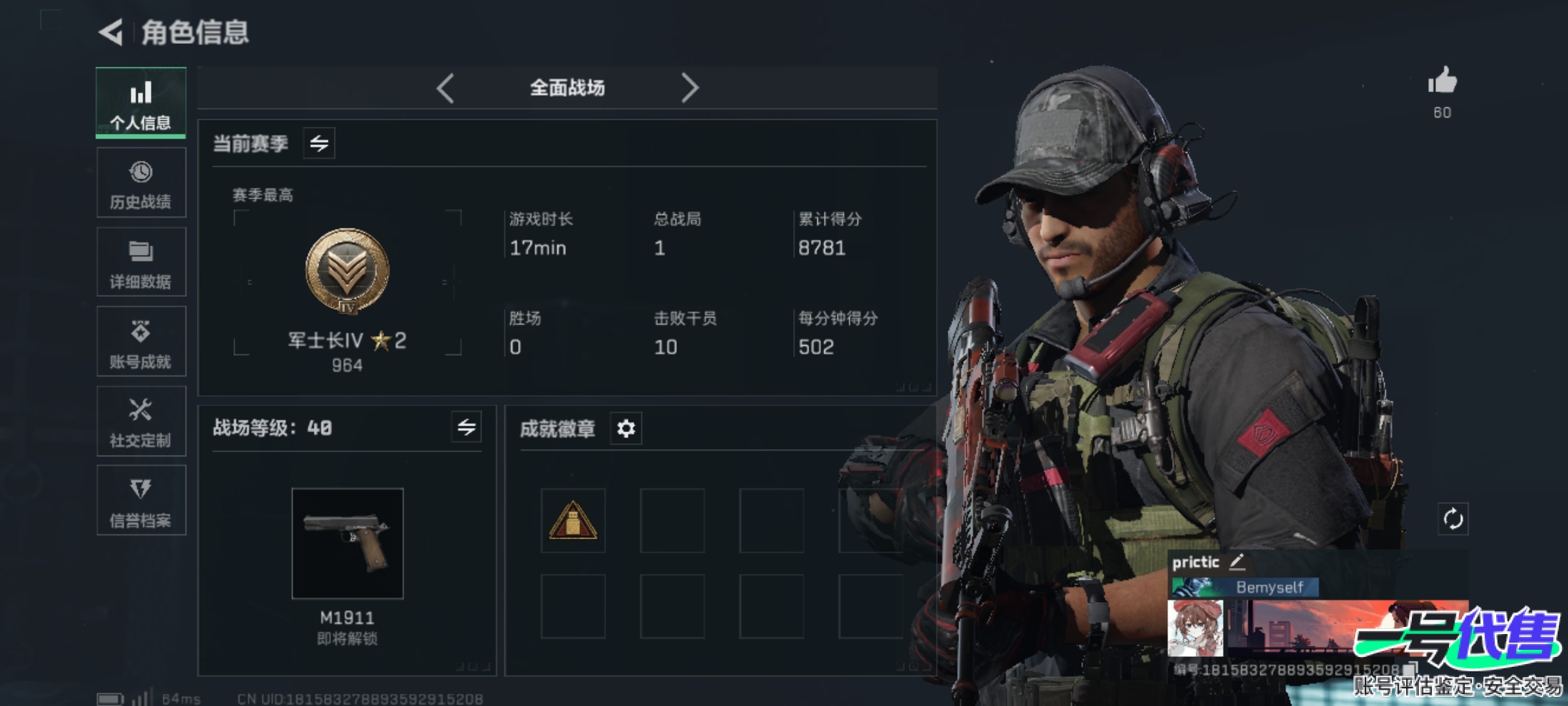
Task: Click the left arrow beside 全面战场
Action: click(x=446, y=88)
